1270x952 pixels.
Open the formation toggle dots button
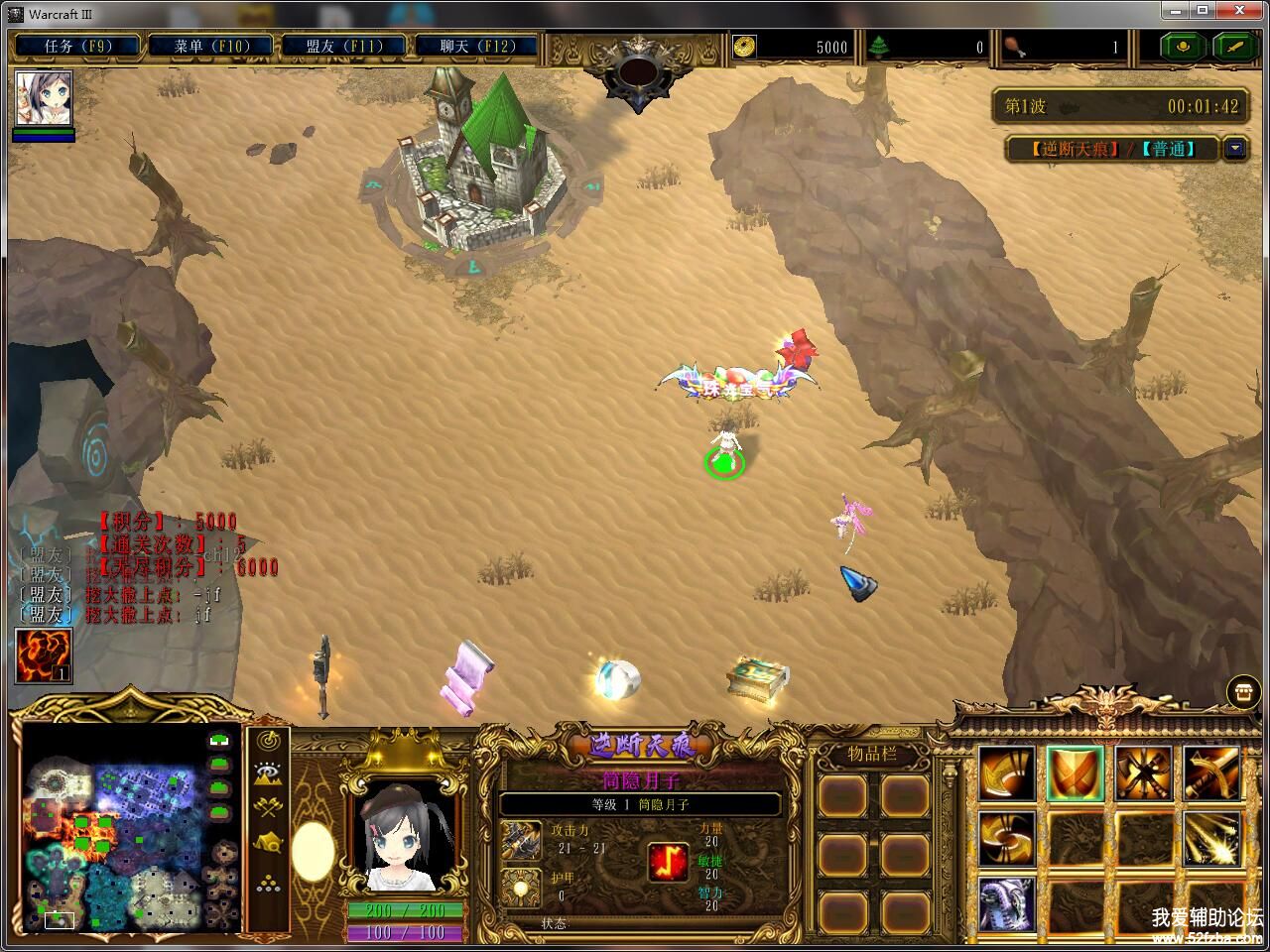pos(267,883)
